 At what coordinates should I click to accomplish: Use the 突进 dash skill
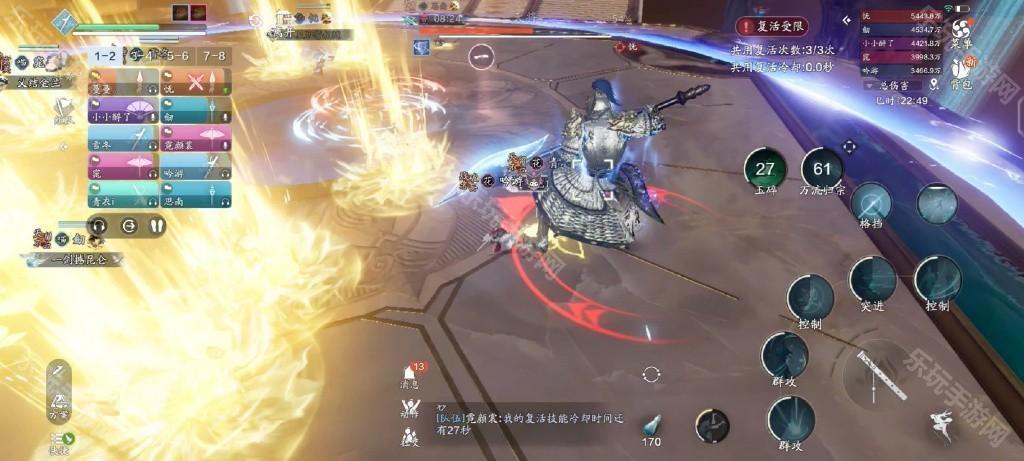pos(872,281)
